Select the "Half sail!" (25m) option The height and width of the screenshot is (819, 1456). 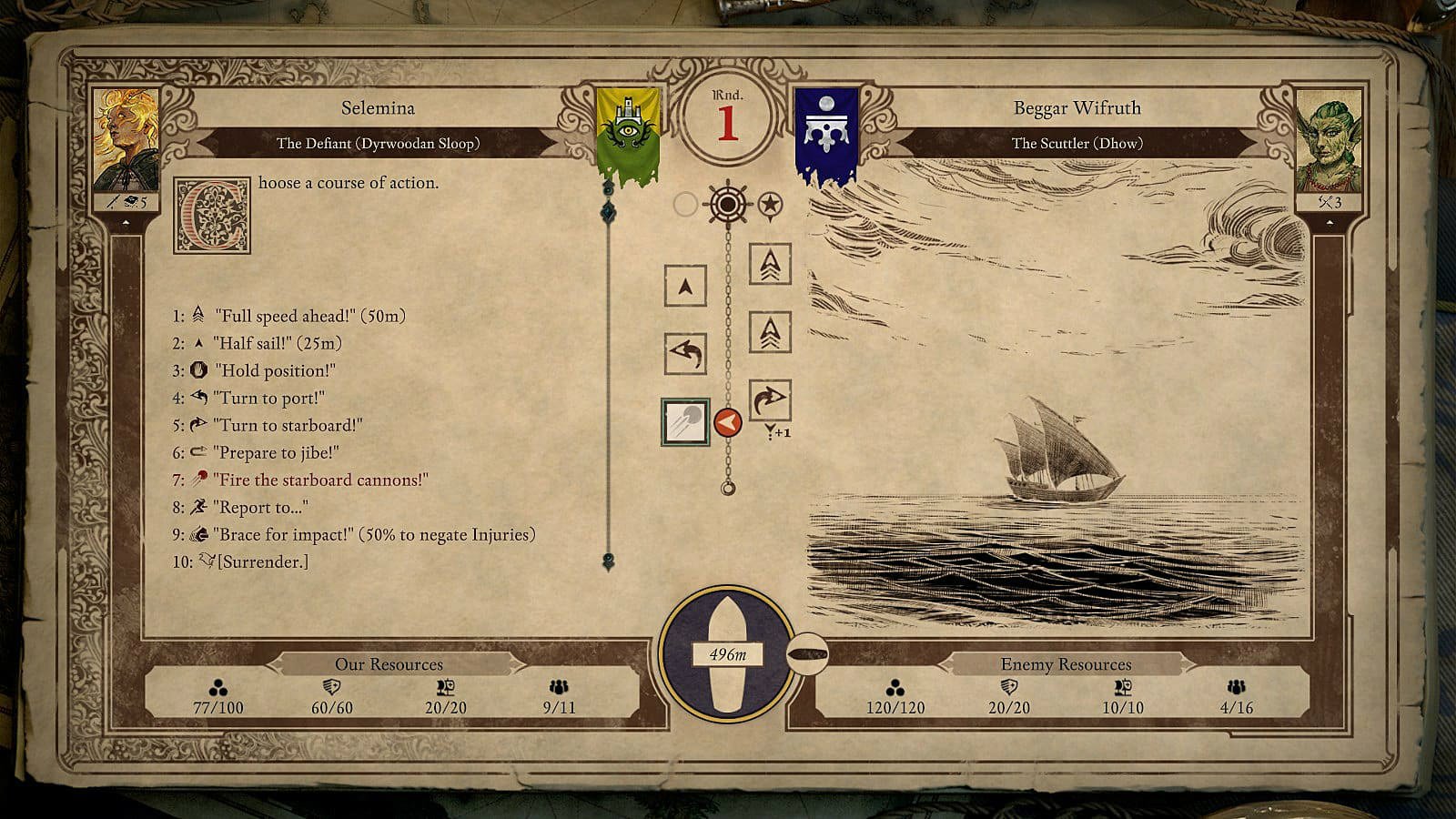tap(277, 344)
